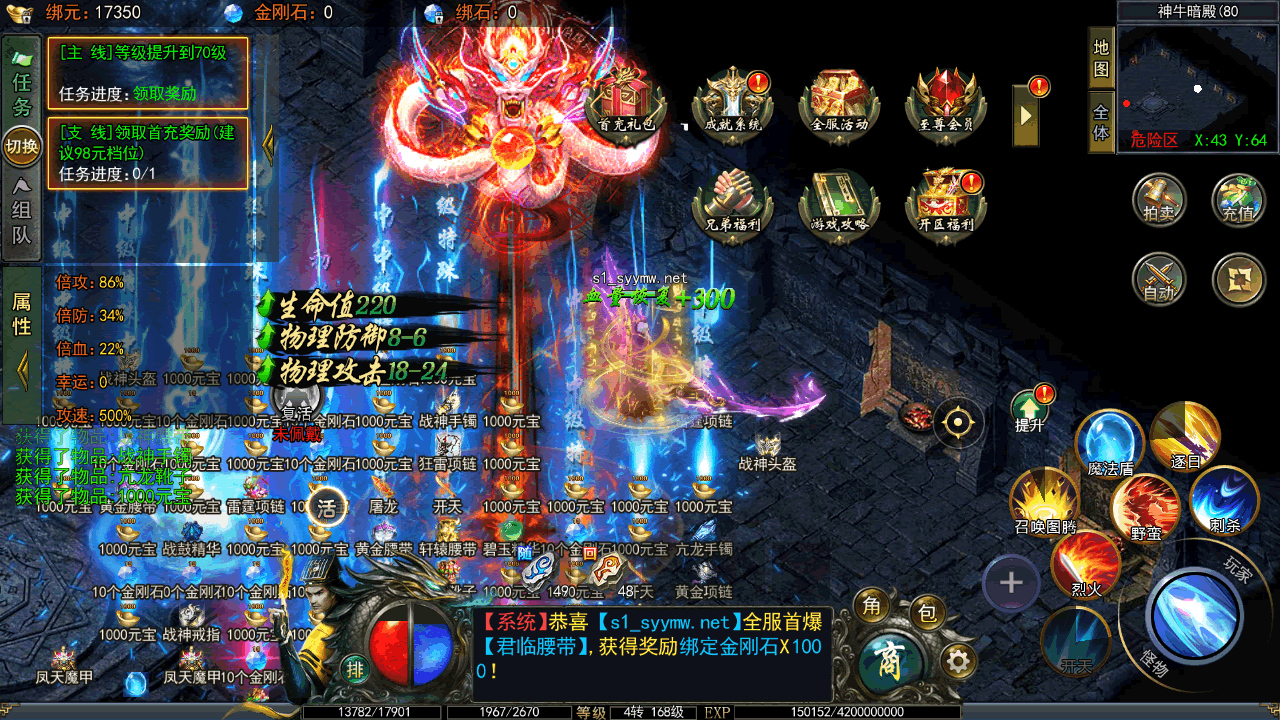The image size is (1280, 720).
Task: Open the 至尊会员 supreme membership icon
Action: pyautogui.click(x=945, y=101)
